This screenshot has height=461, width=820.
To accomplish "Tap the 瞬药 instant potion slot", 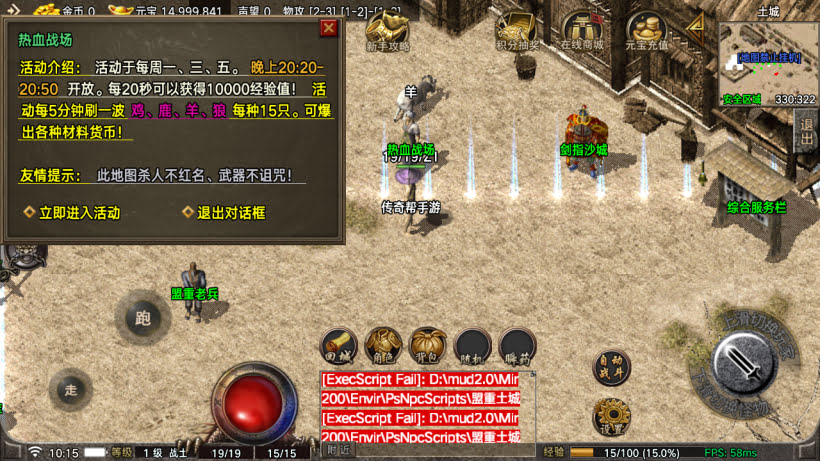I will [517, 345].
